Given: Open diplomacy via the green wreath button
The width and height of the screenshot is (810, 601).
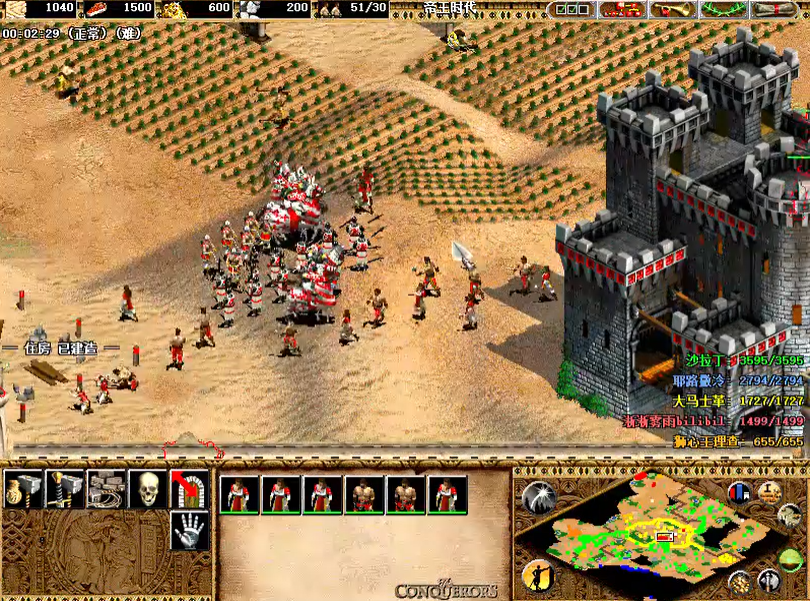Looking at the screenshot, I should [x=725, y=9].
